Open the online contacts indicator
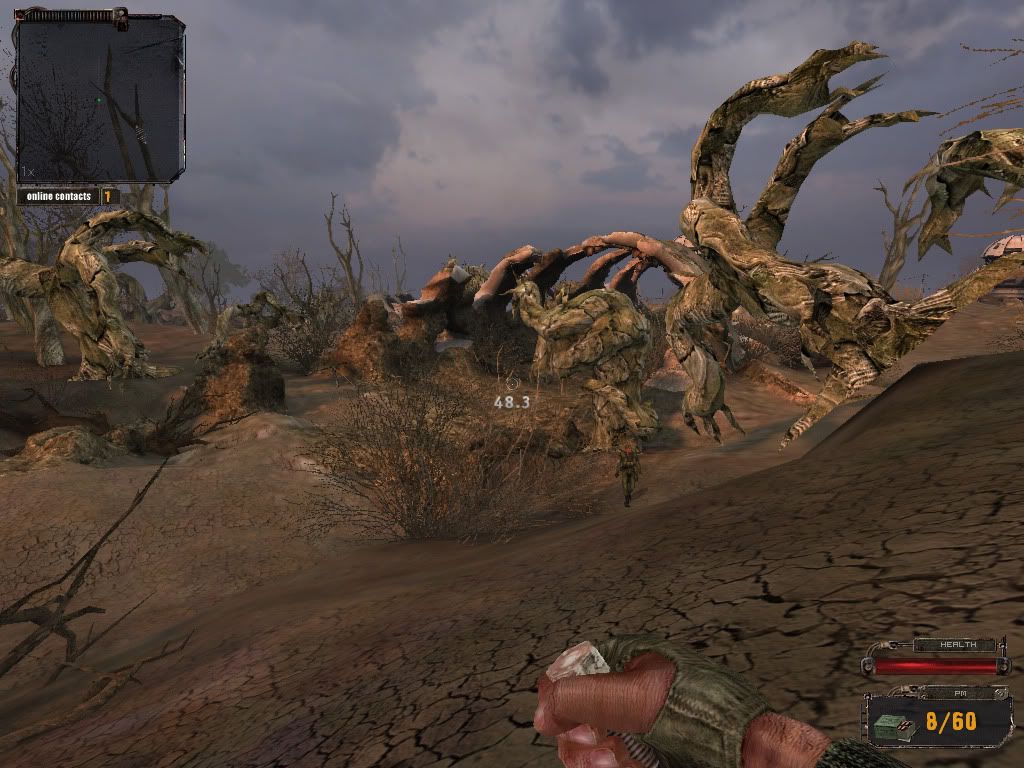1024x768 pixels. [68, 196]
